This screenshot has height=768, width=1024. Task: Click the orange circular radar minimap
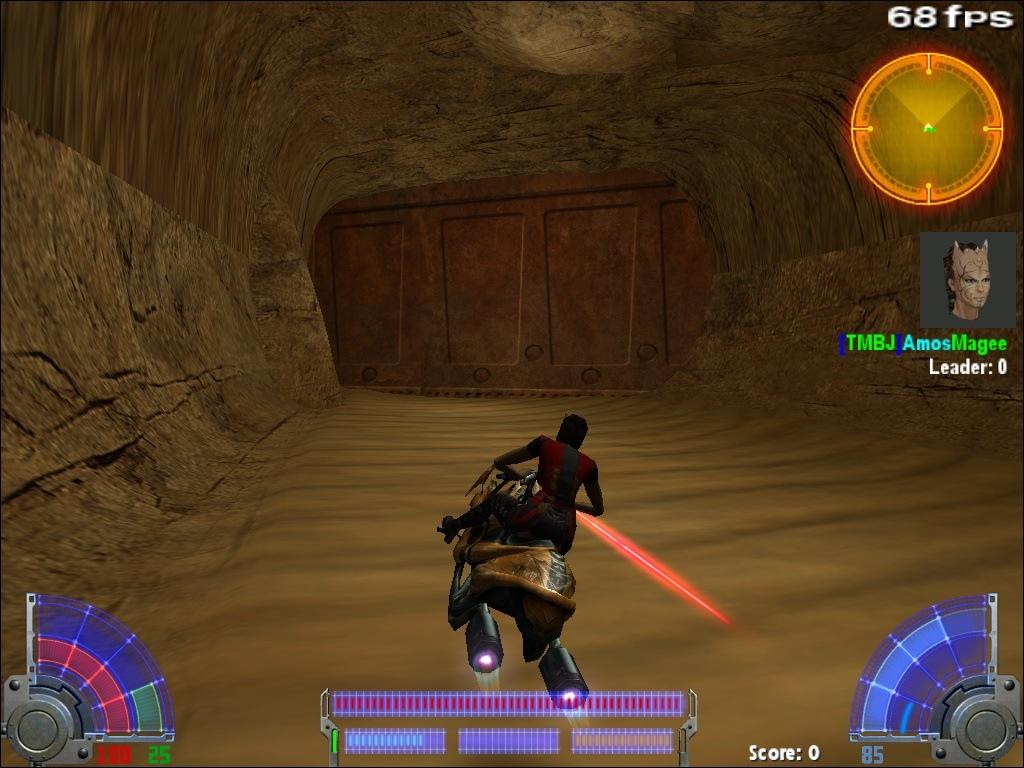tap(927, 128)
